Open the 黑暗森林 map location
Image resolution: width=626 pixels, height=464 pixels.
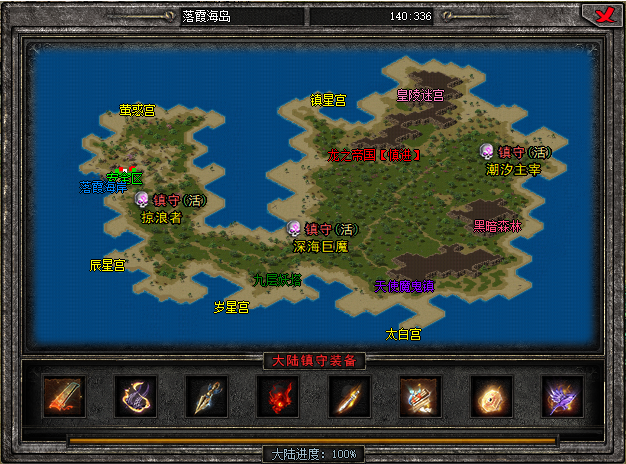click(x=497, y=226)
